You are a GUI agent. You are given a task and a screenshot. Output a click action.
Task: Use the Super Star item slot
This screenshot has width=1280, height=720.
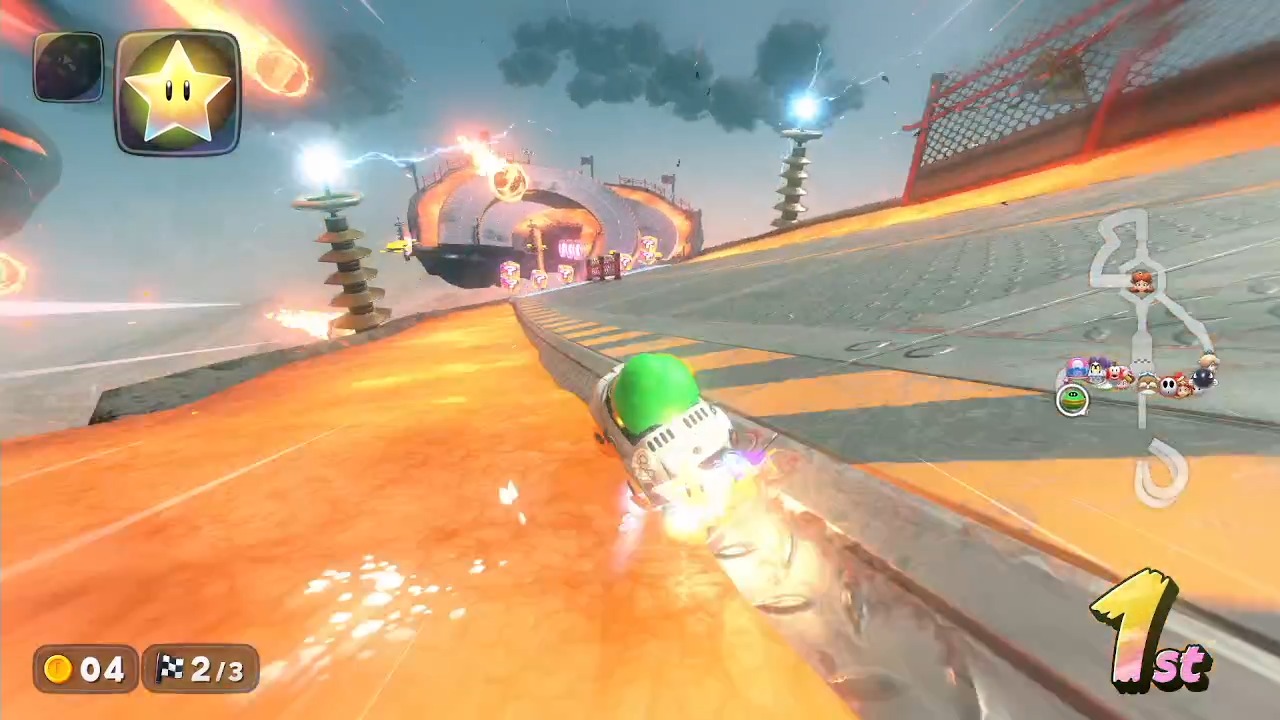click(x=178, y=93)
